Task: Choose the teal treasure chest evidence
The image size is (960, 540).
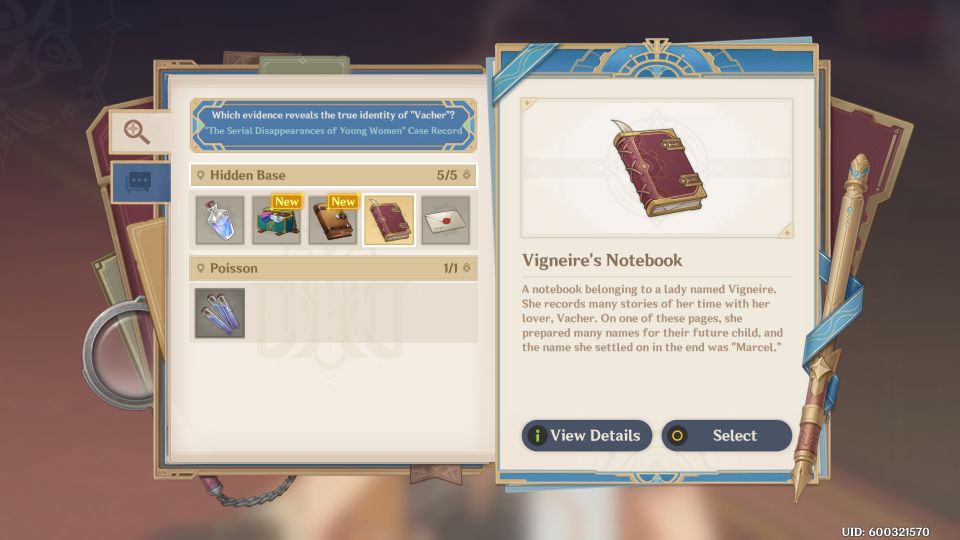Action: coord(276,220)
